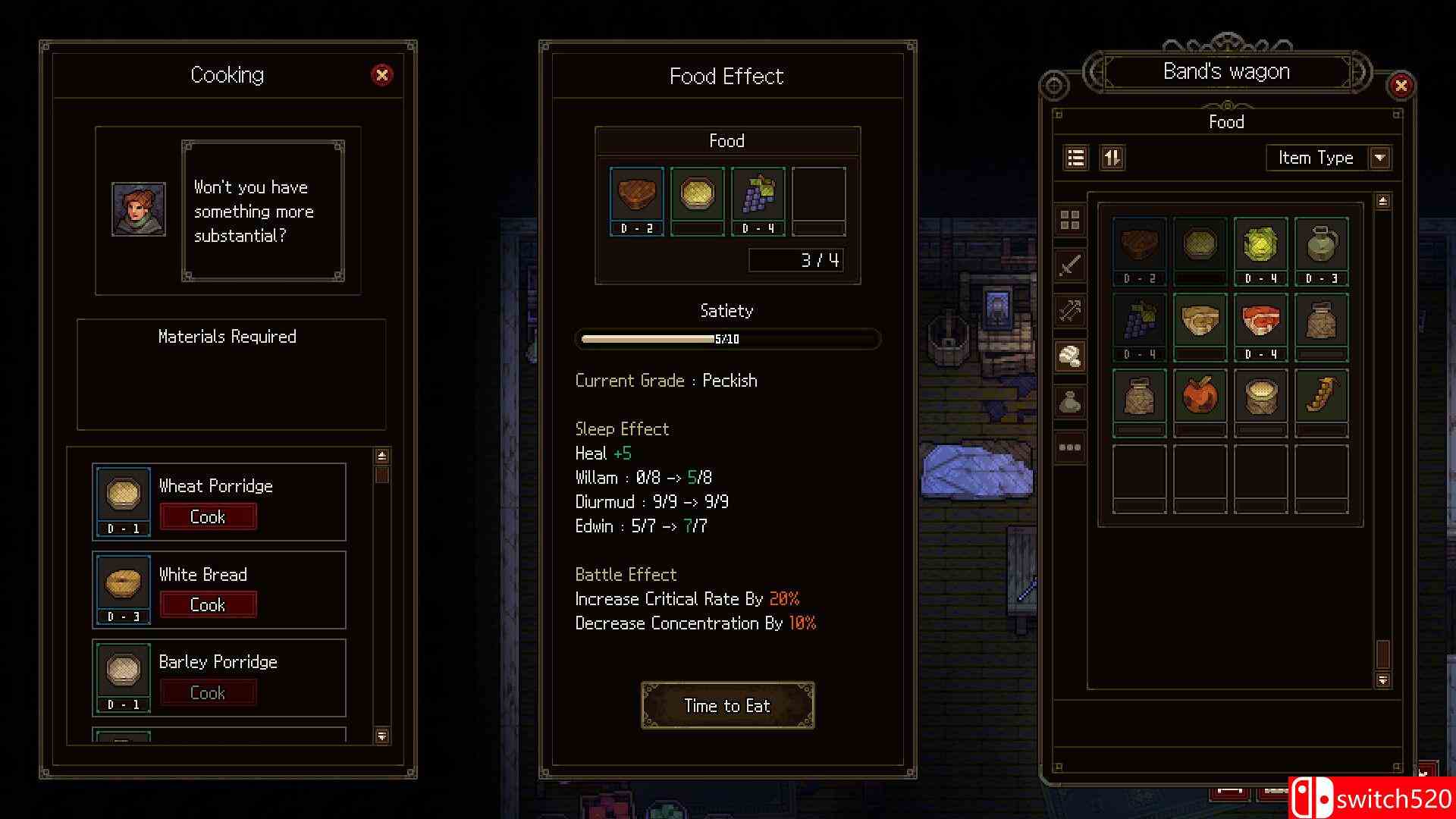This screenshot has height=819, width=1456.
Task: Open the pouch materials tab
Action: click(1069, 402)
